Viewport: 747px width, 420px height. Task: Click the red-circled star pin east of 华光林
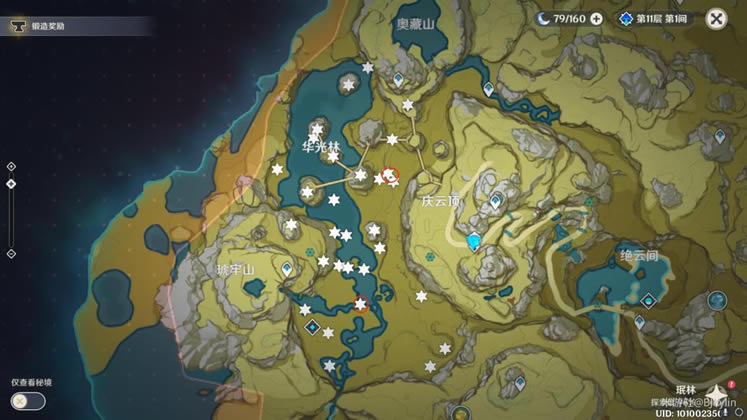tap(391, 175)
